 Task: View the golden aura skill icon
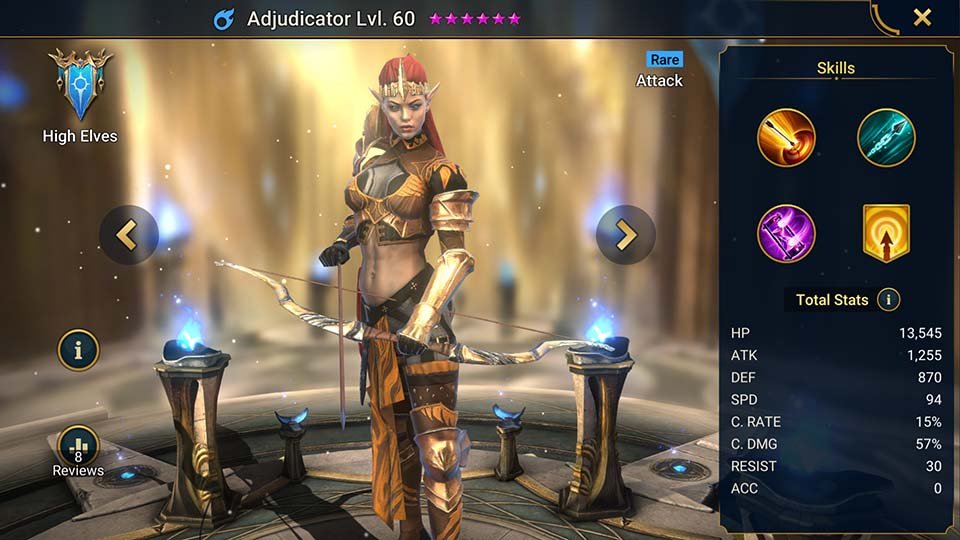pyautogui.click(x=886, y=234)
